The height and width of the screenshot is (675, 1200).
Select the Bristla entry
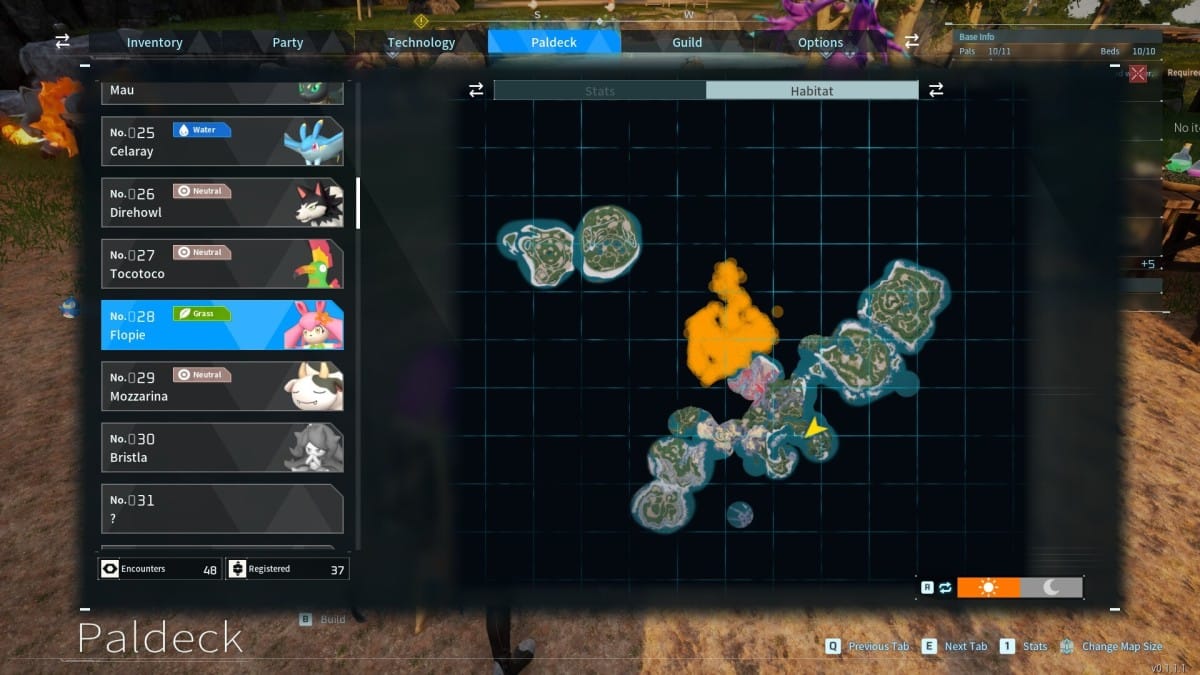pyautogui.click(x=222, y=447)
